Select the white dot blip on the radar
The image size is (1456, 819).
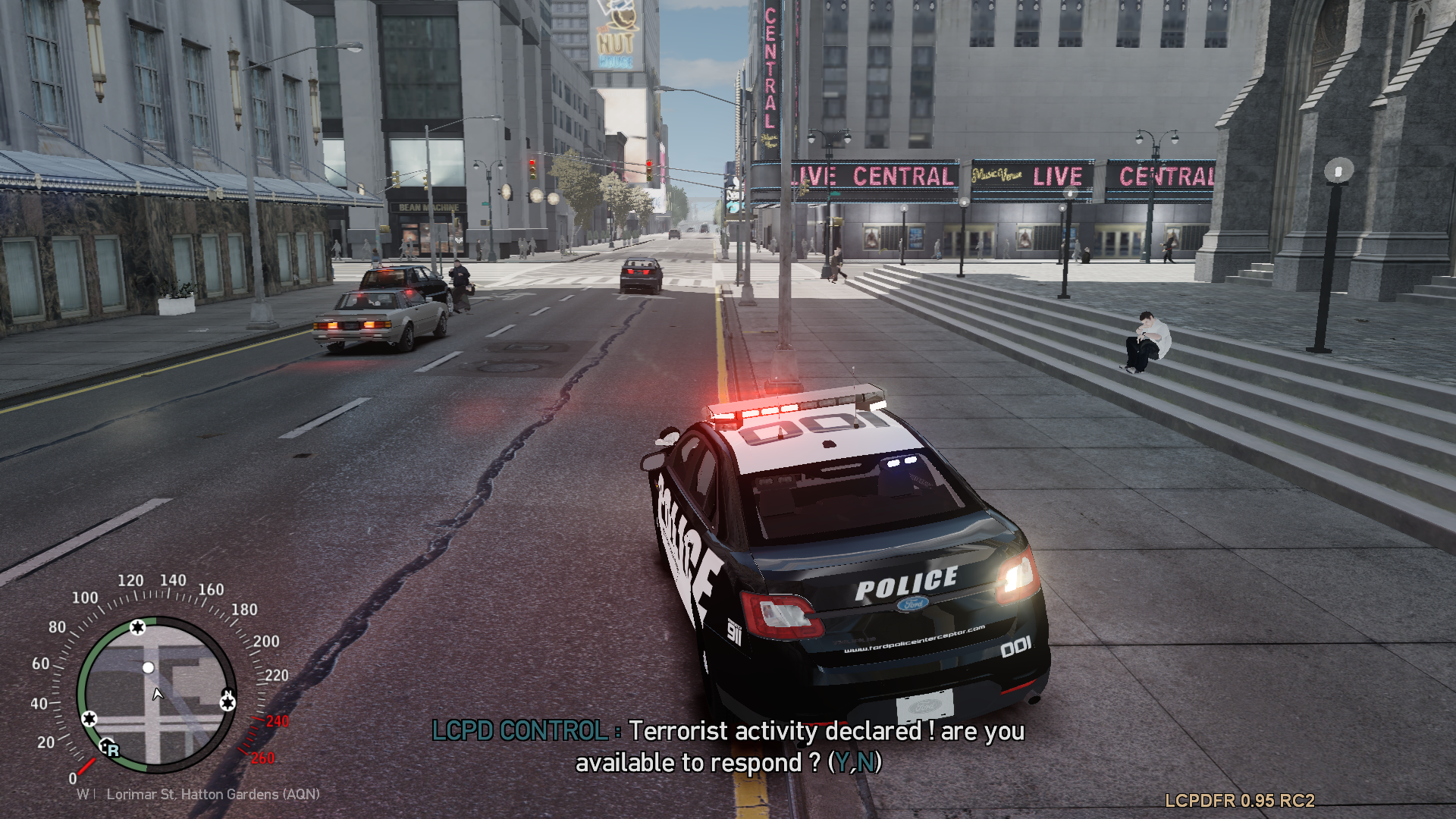coord(149,667)
